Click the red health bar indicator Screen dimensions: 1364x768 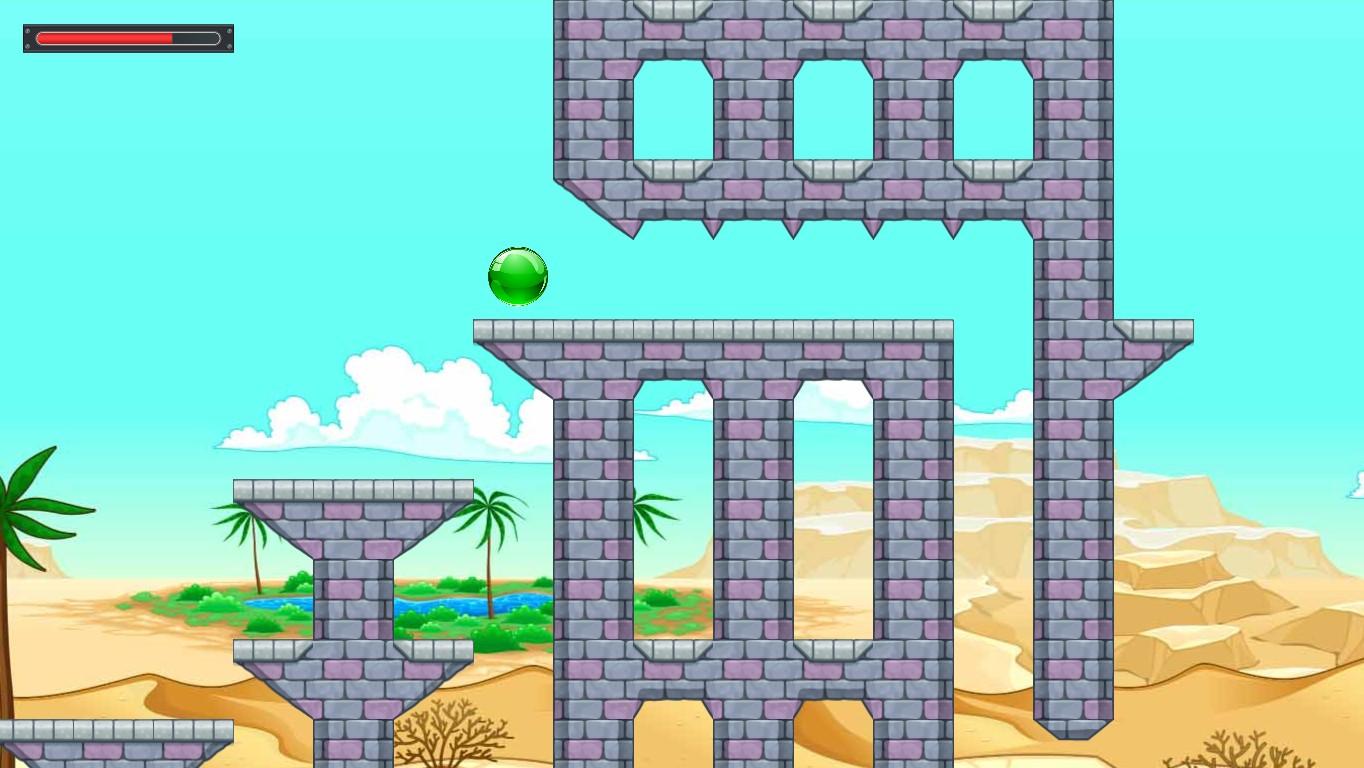click(105, 38)
